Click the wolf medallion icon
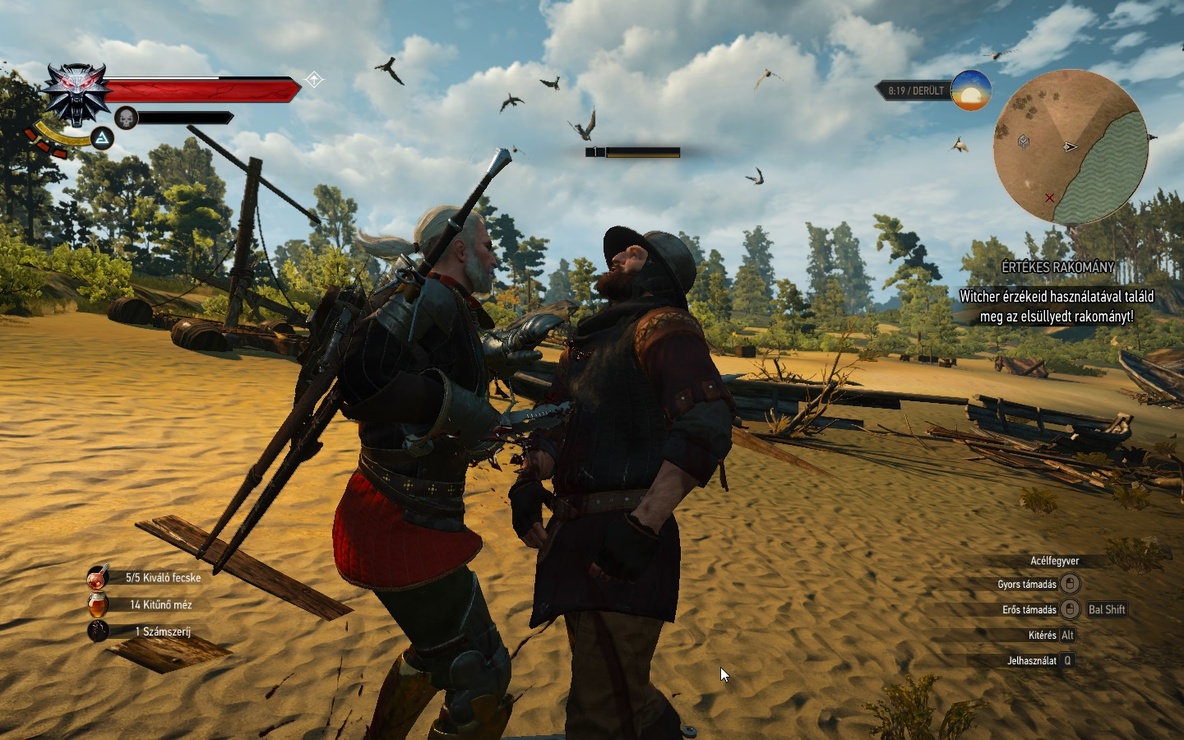The image size is (1184, 740). point(75,92)
